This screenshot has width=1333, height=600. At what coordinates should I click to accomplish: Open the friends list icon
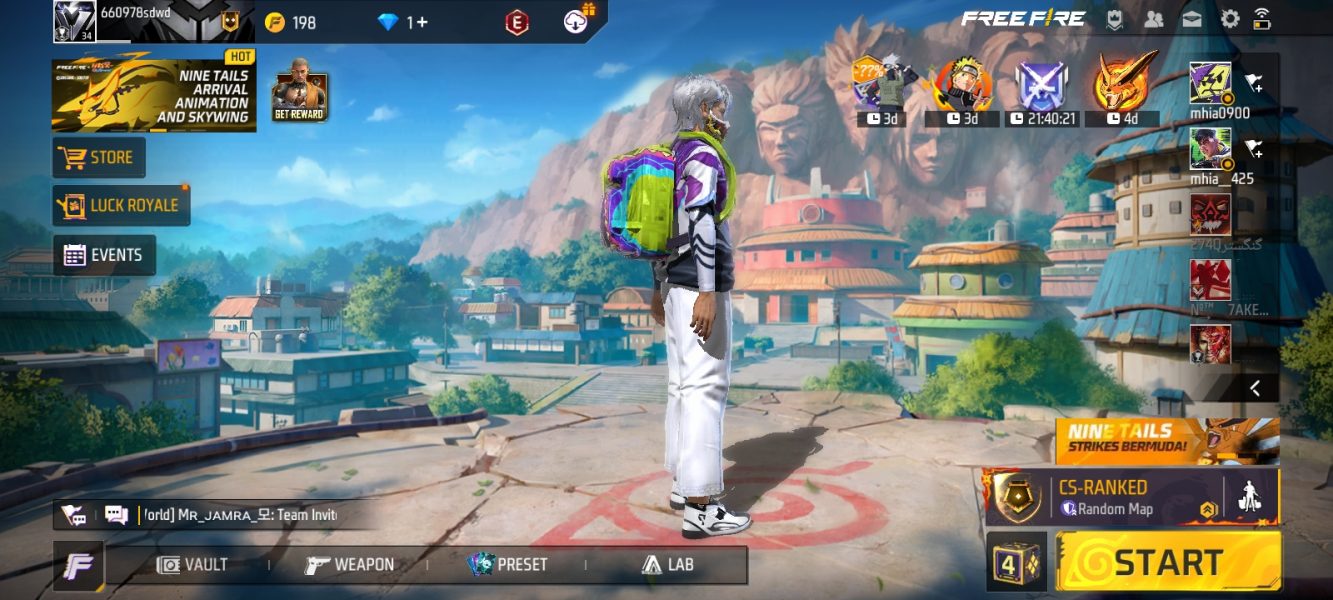[1154, 19]
